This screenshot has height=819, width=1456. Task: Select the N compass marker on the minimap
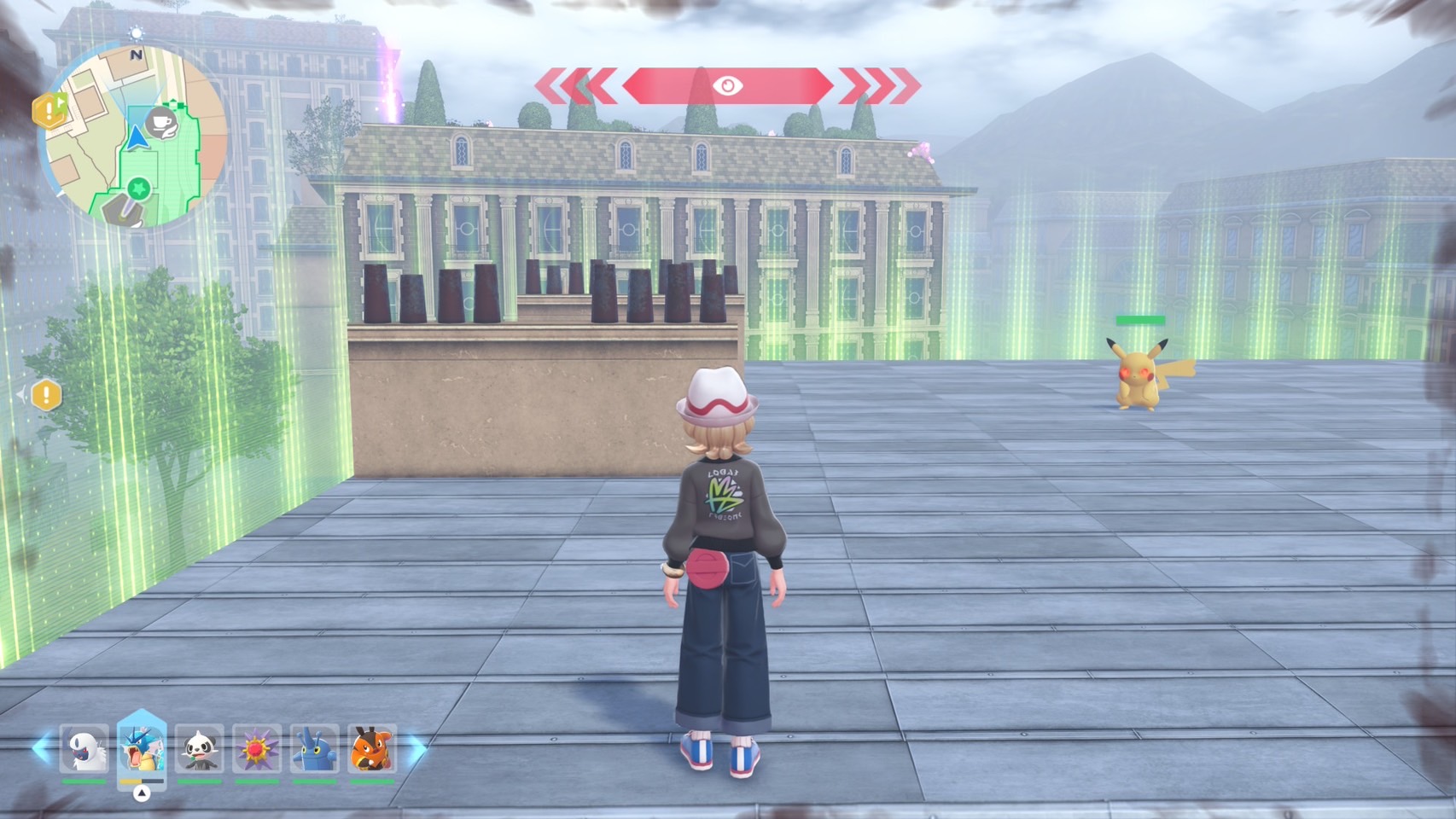pyautogui.click(x=137, y=55)
